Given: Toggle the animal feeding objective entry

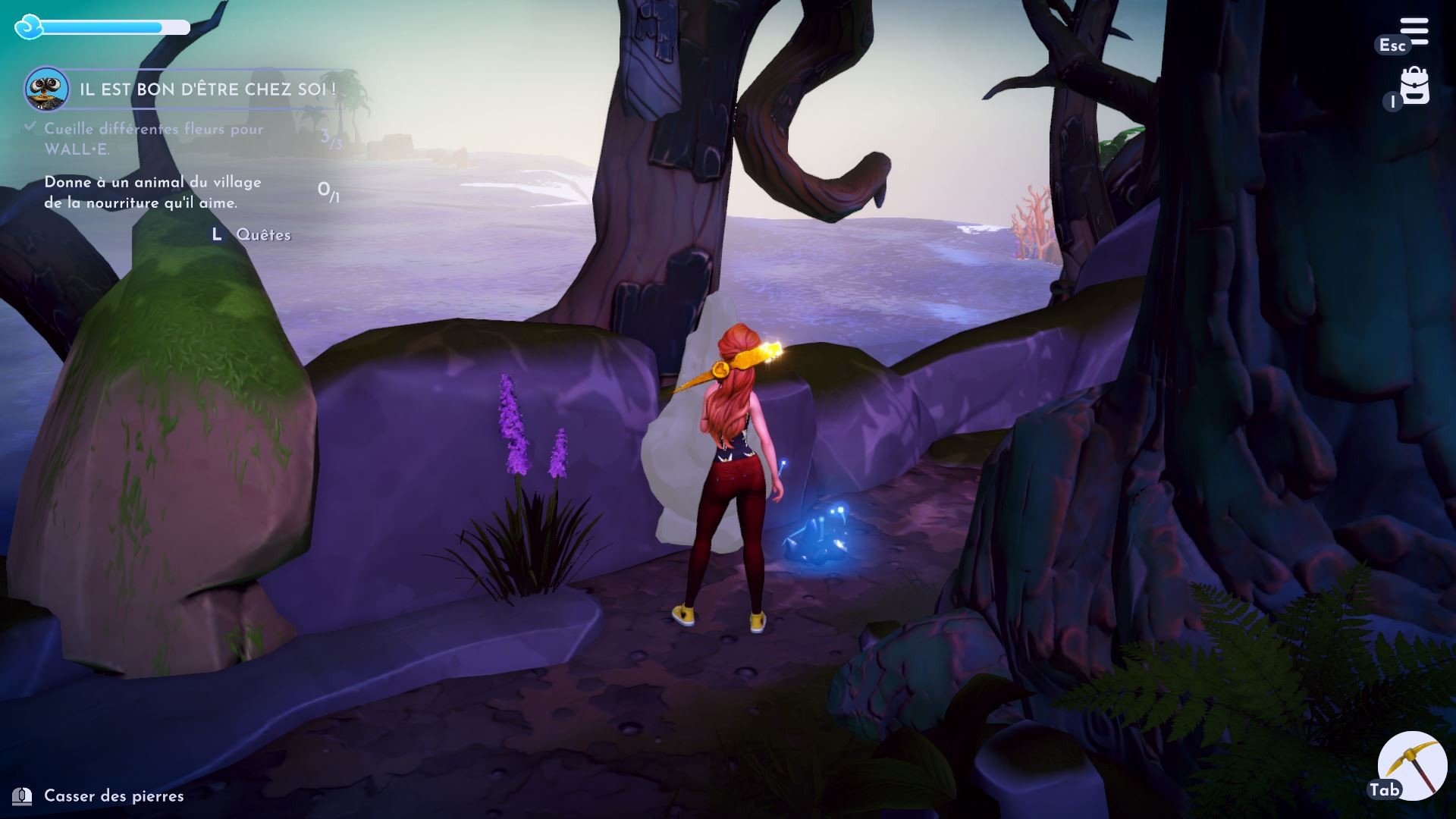Looking at the screenshot, I should click(x=152, y=191).
